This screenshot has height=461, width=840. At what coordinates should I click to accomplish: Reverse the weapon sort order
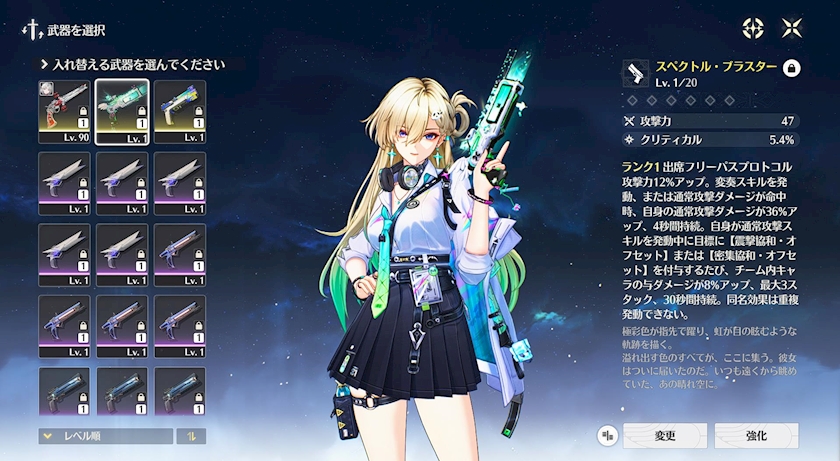point(190,436)
